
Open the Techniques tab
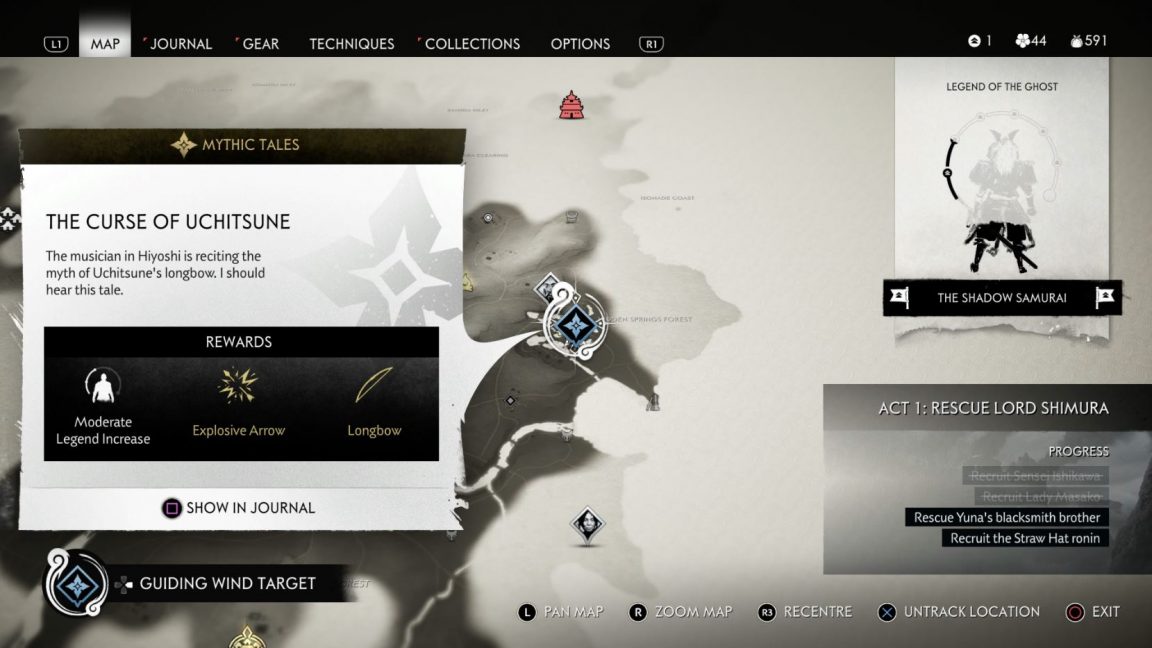[x=351, y=44]
